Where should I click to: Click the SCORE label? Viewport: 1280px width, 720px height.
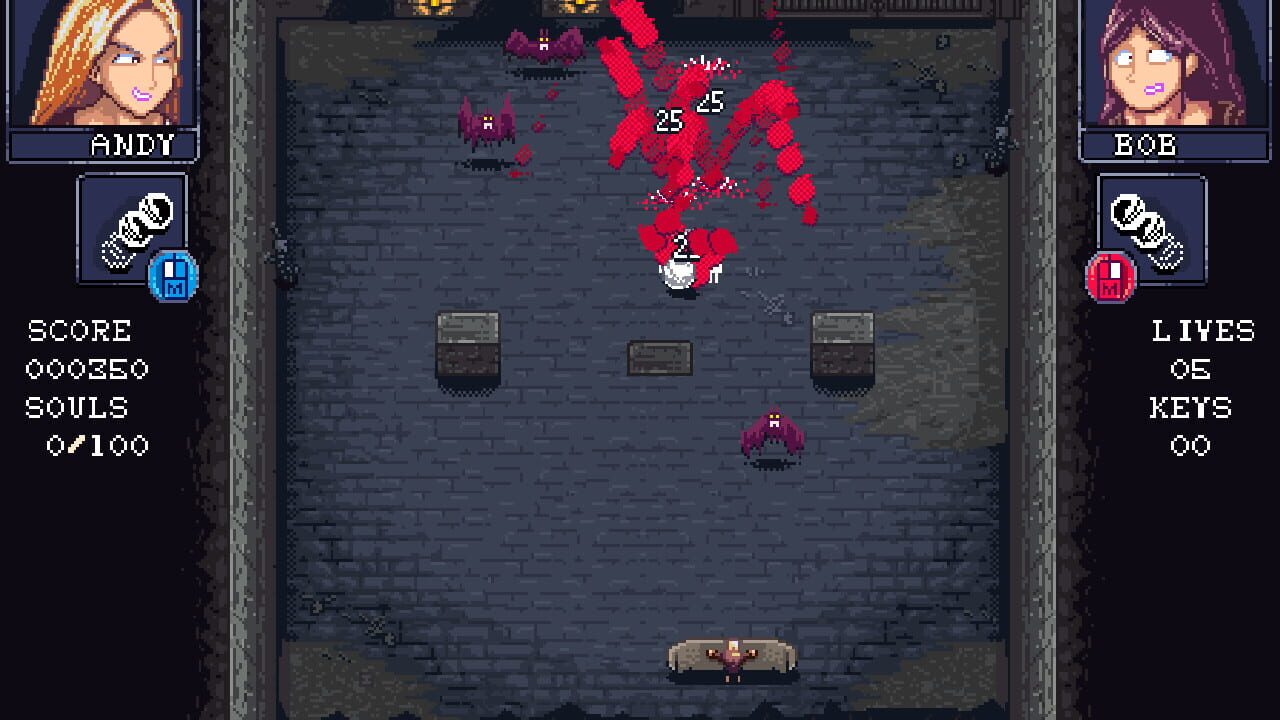pos(81,331)
